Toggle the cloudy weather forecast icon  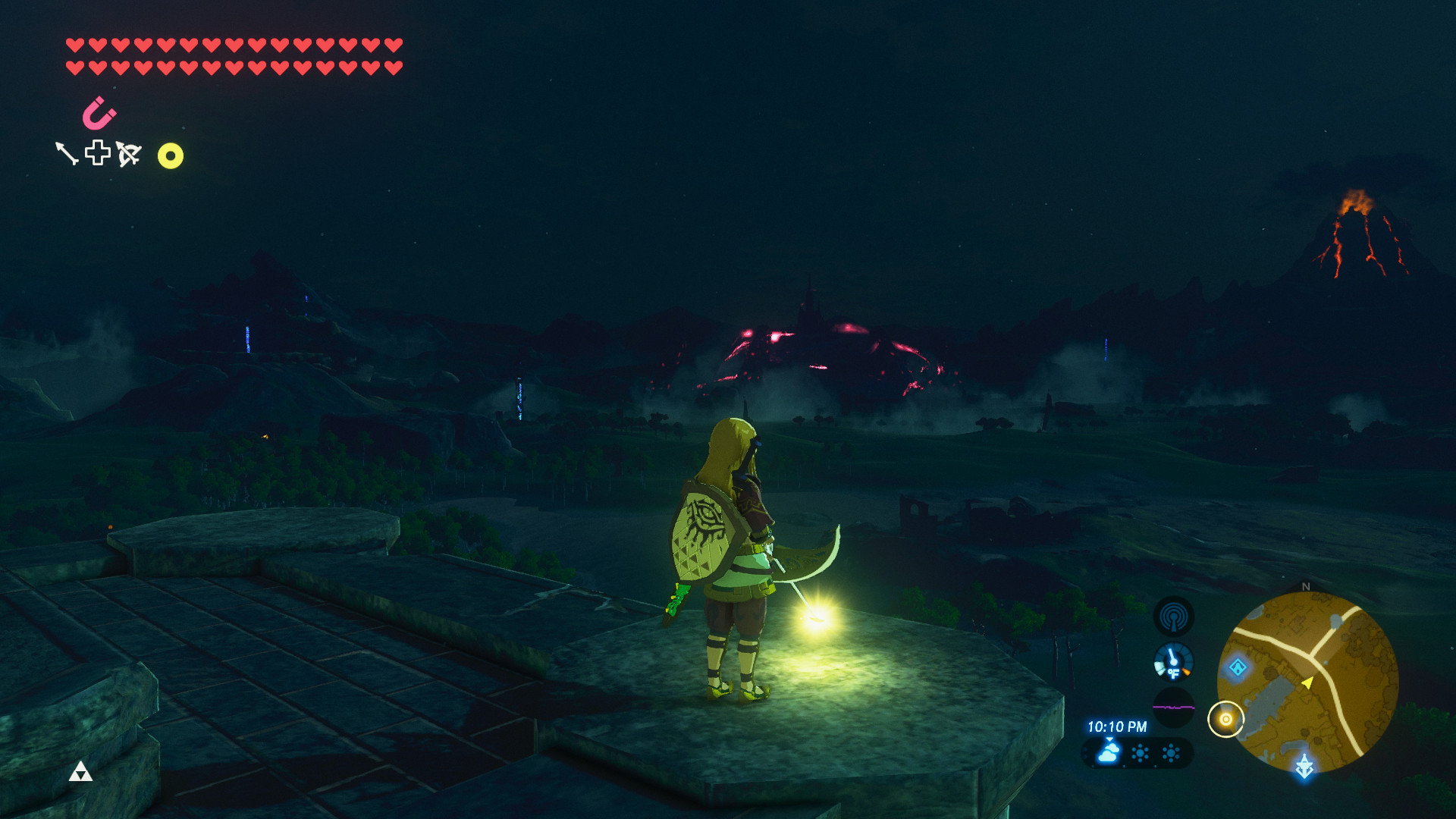click(x=1107, y=755)
